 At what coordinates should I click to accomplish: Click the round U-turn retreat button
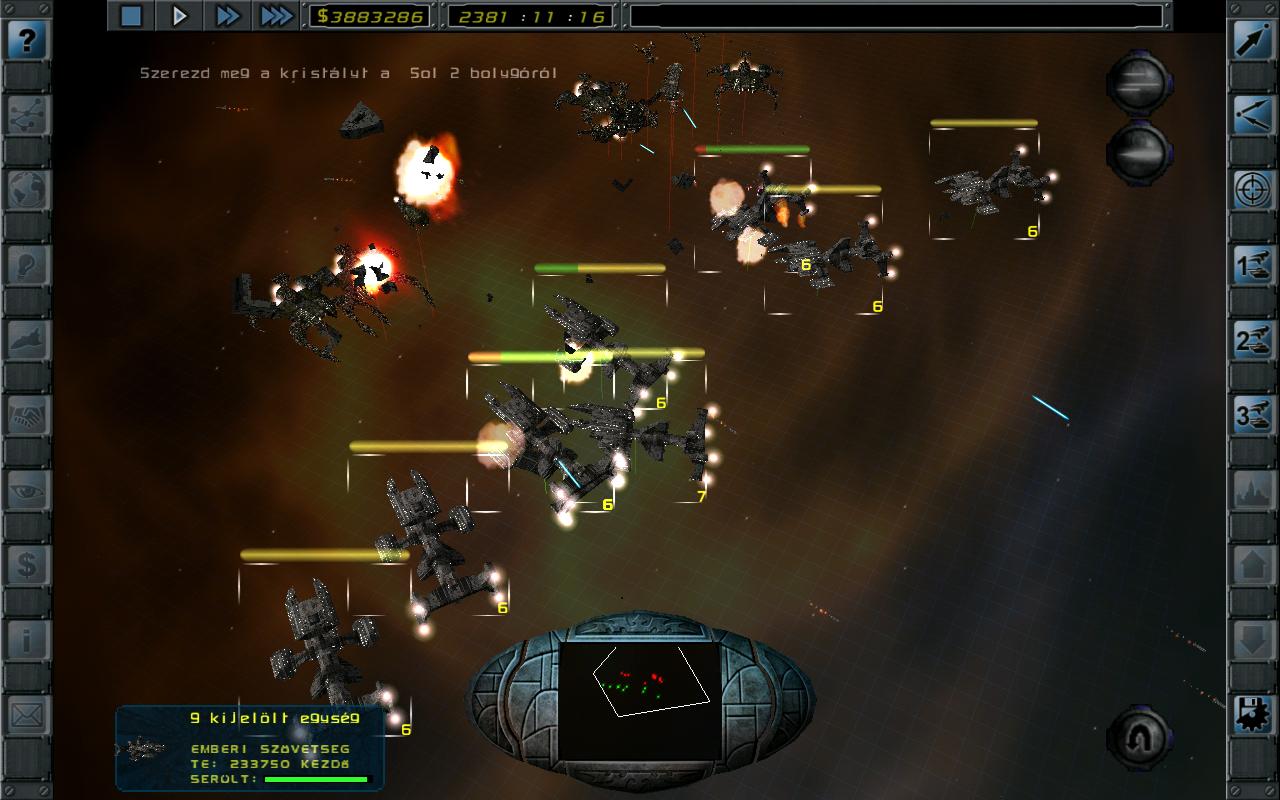point(1139,737)
